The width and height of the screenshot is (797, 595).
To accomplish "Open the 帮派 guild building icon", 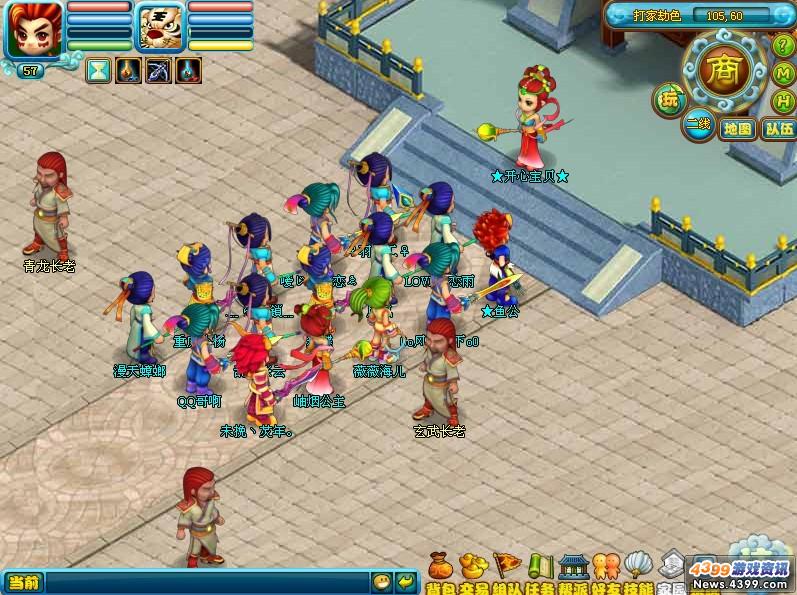I will [x=573, y=567].
